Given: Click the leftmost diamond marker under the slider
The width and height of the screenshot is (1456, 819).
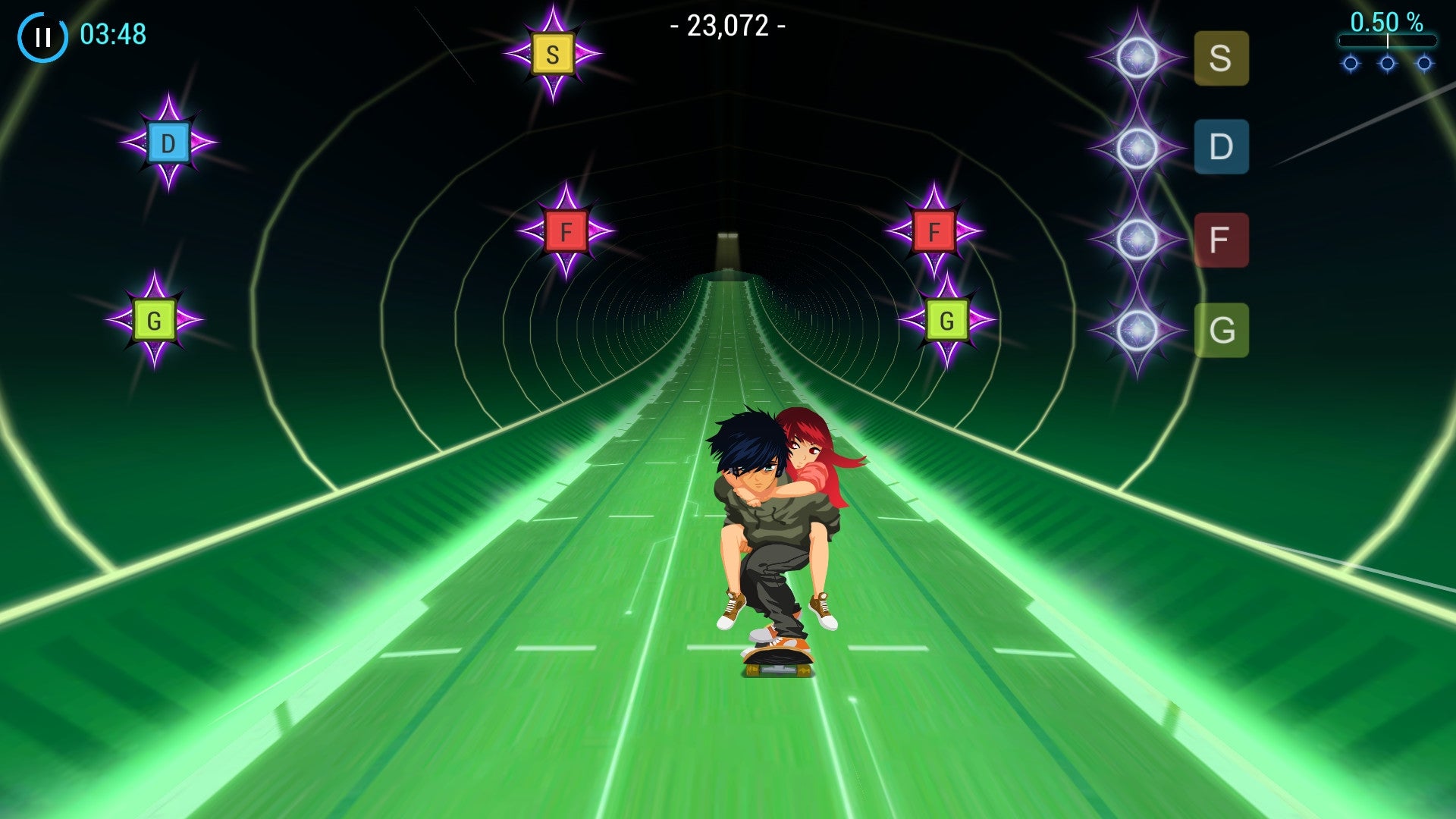Looking at the screenshot, I should [1349, 64].
